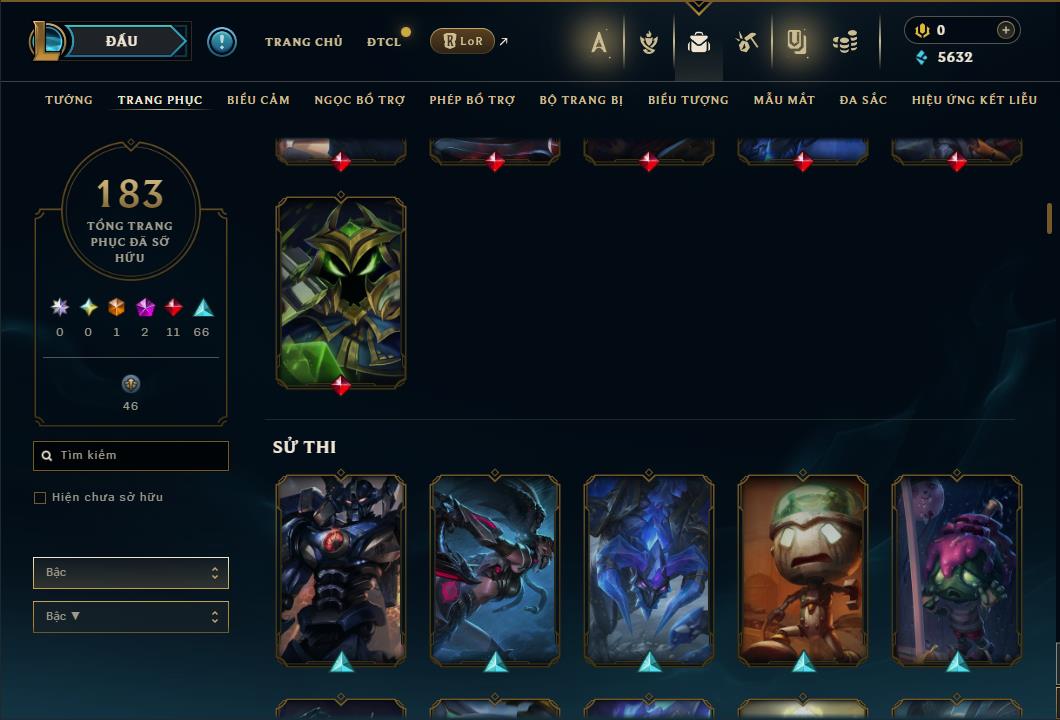Click the ĐẤU play button
The image size is (1060, 720).
pos(122,41)
